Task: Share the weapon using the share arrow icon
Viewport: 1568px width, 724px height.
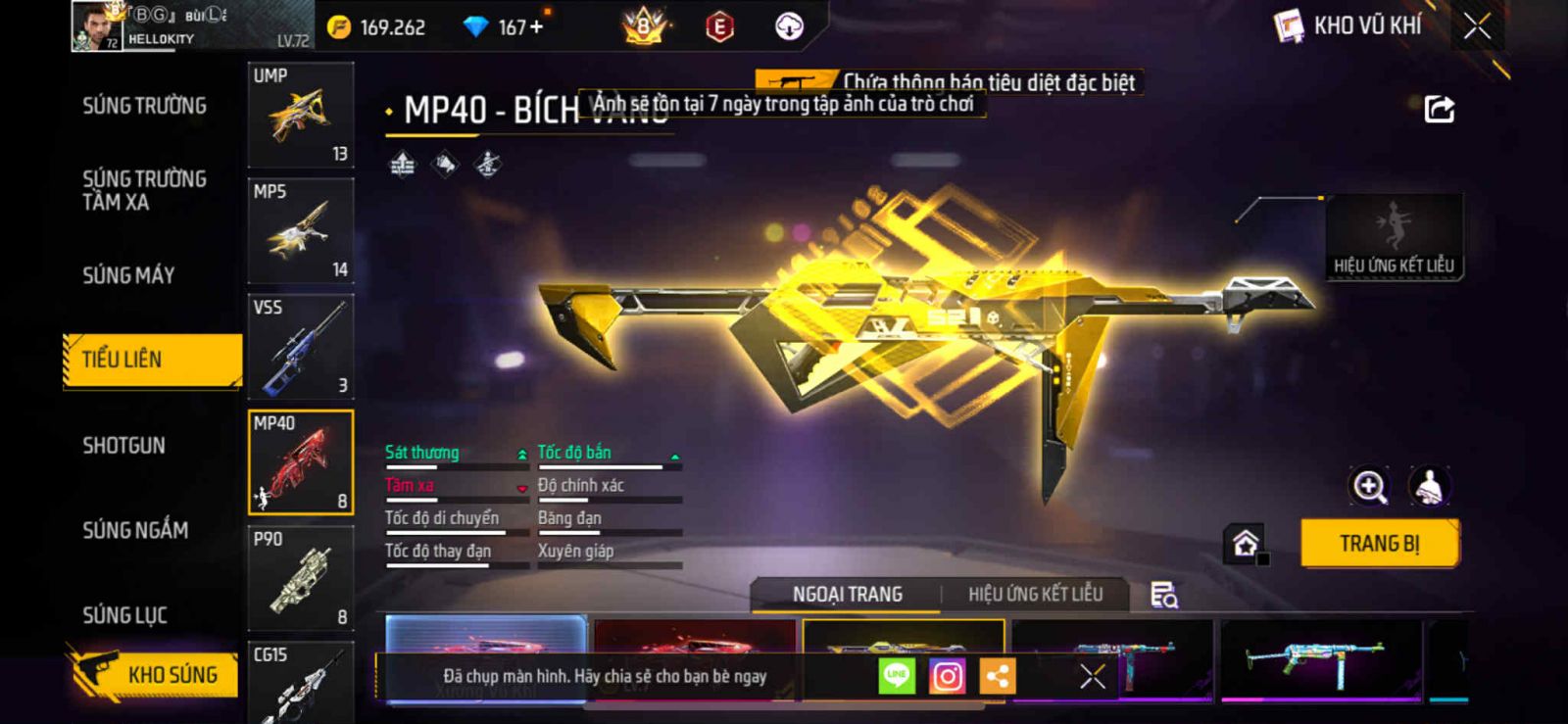Action: click(x=1439, y=109)
